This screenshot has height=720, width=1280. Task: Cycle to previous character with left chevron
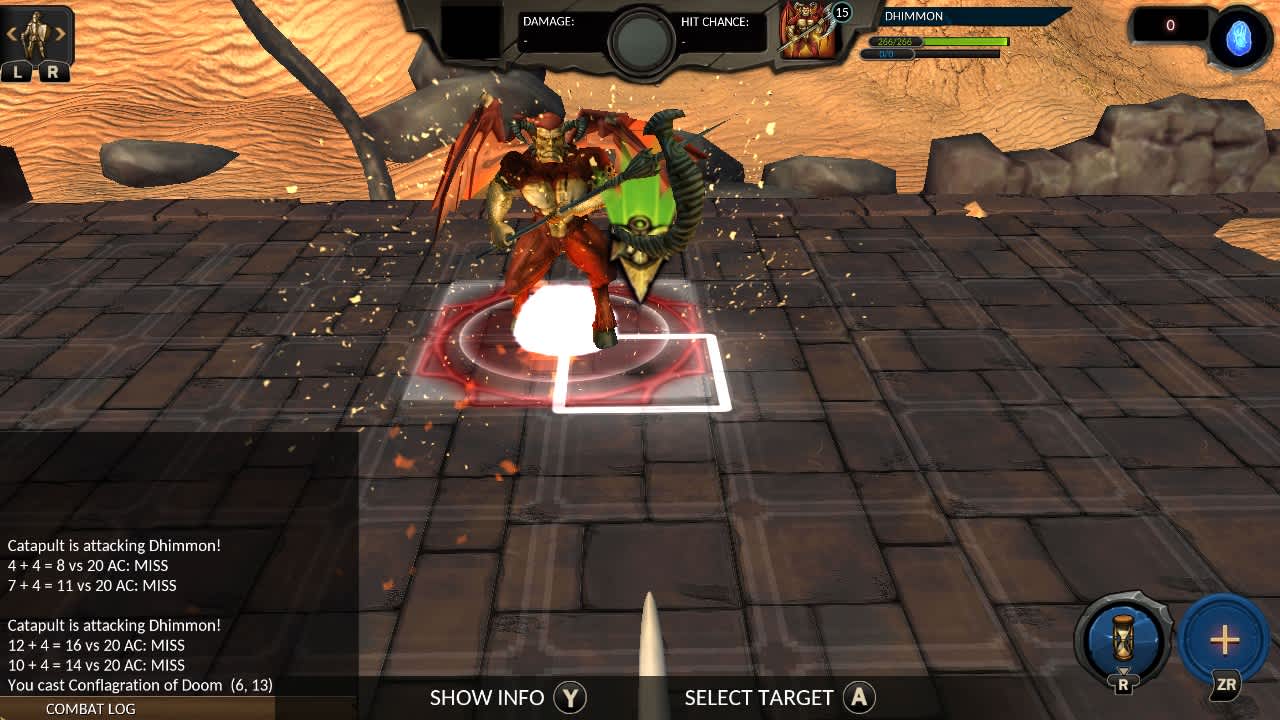[13, 33]
